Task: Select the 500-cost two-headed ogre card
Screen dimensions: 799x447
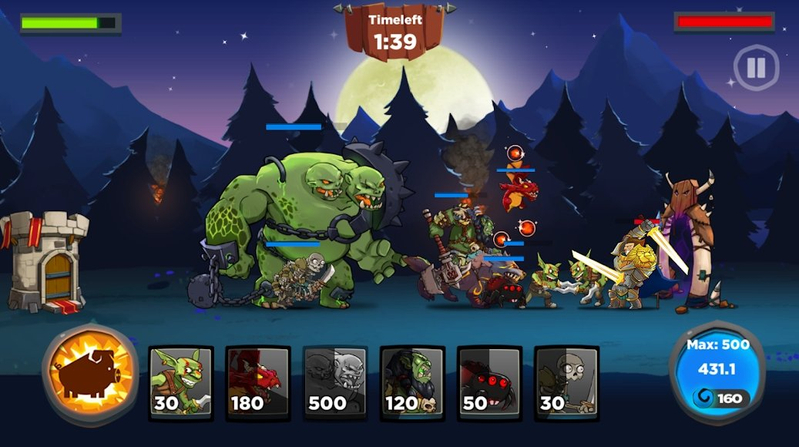Action: 335,380
